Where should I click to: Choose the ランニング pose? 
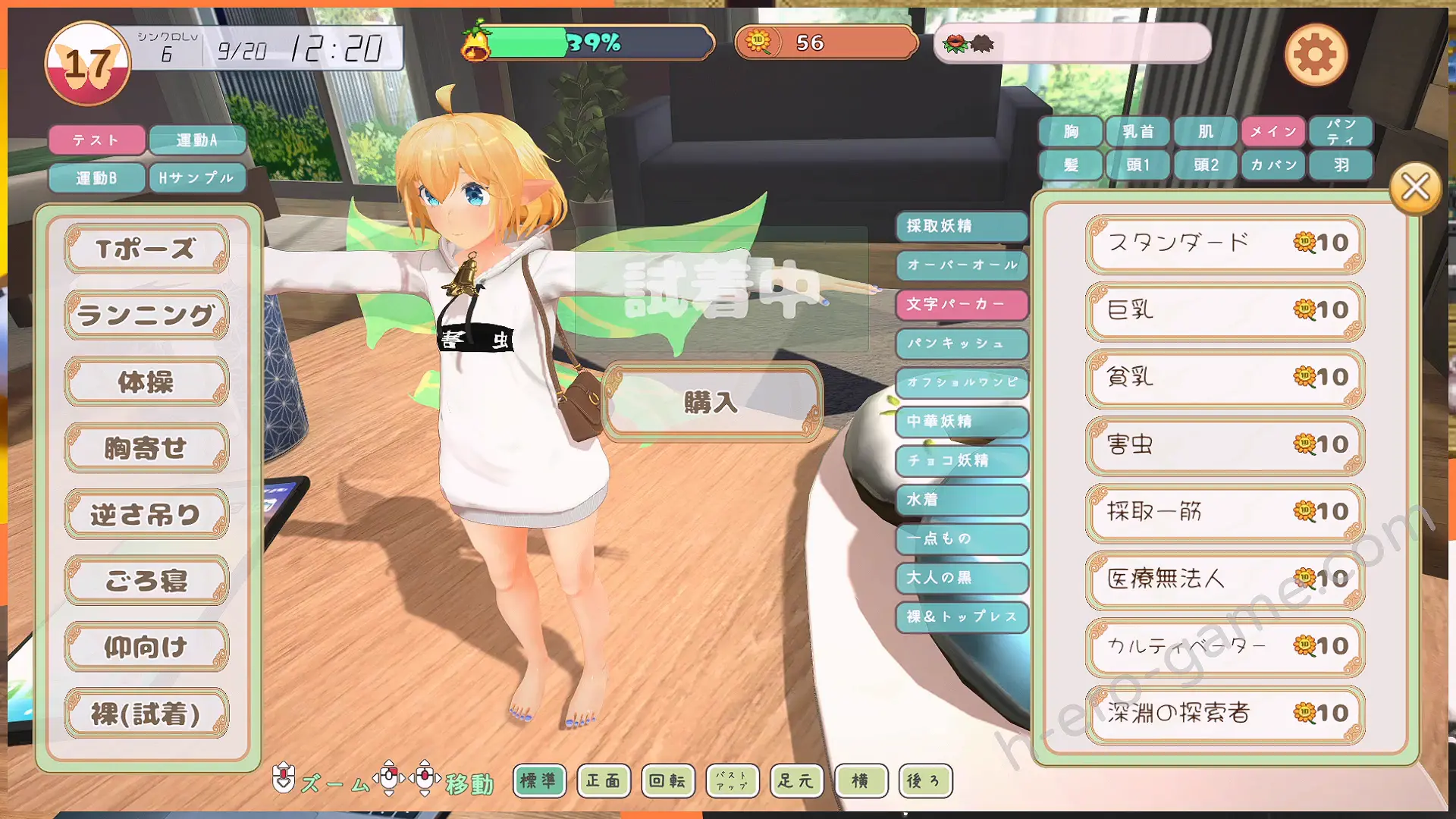[x=146, y=315]
